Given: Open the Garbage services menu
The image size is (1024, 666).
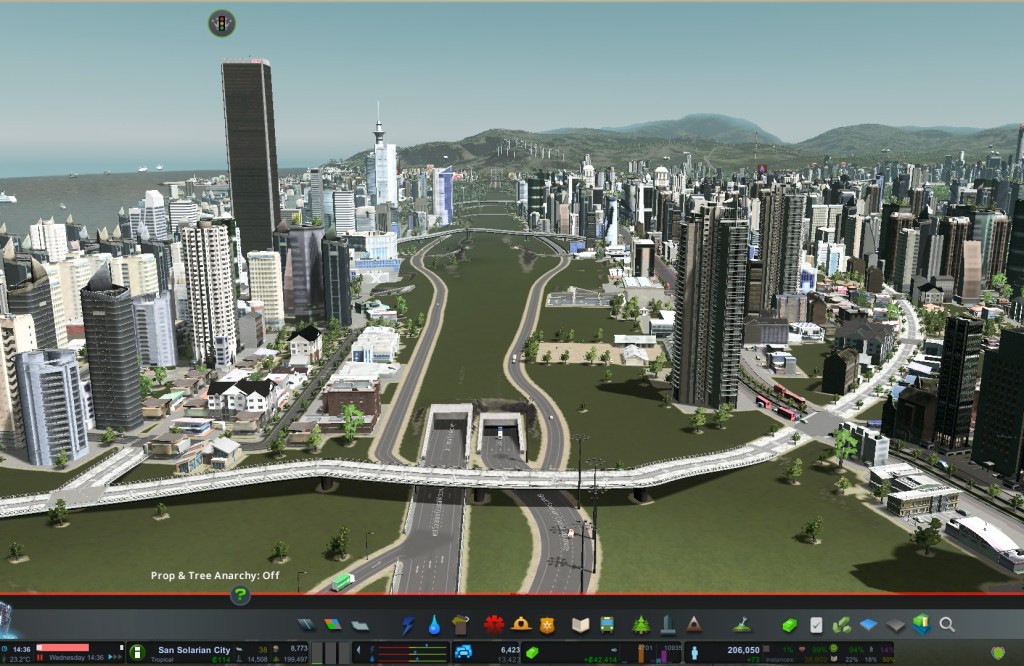Looking at the screenshot, I should (461, 625).
